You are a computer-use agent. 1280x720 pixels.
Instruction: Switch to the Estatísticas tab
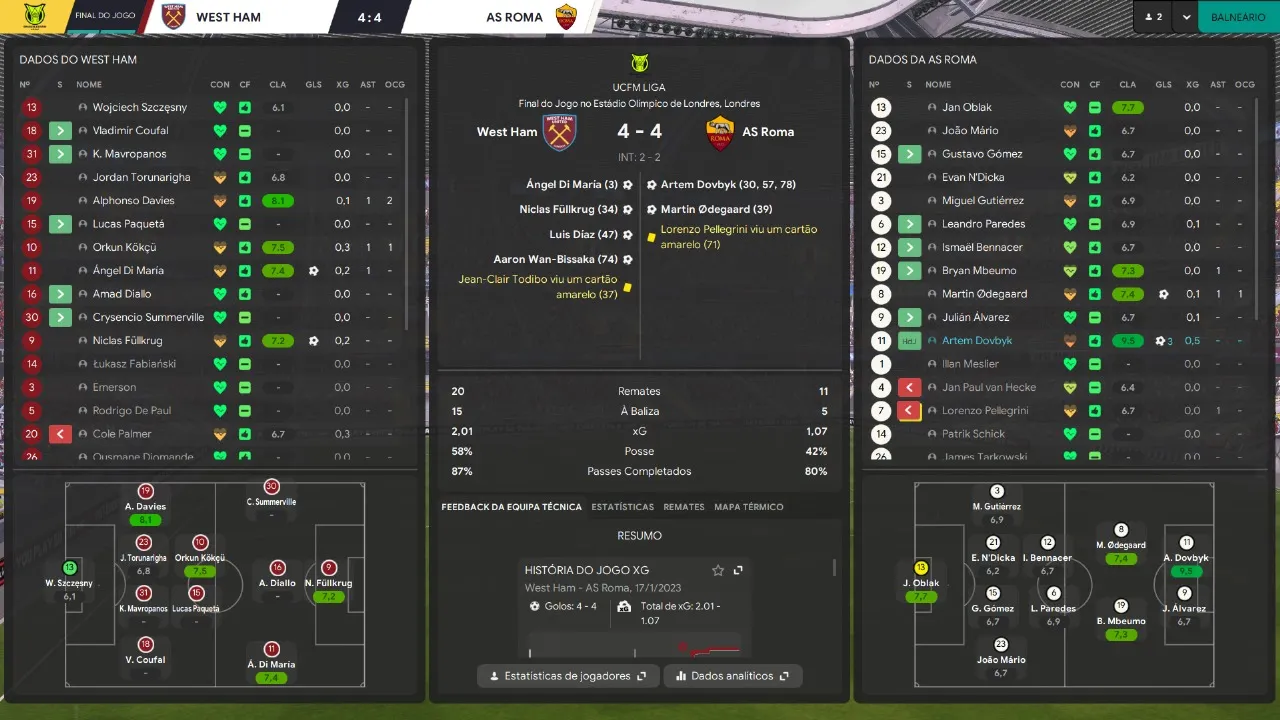click(622, 507)
